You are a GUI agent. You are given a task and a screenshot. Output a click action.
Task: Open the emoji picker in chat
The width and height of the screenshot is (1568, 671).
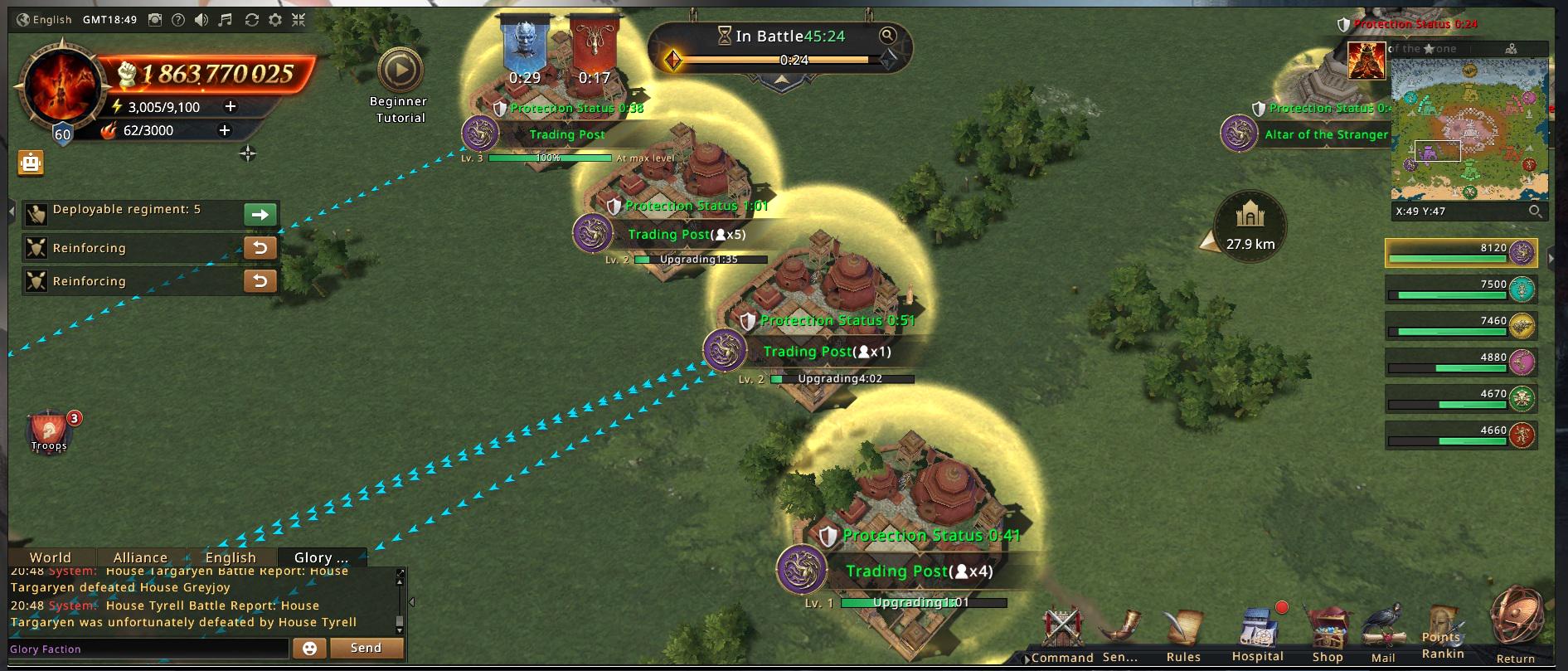[x=309, y=649]
